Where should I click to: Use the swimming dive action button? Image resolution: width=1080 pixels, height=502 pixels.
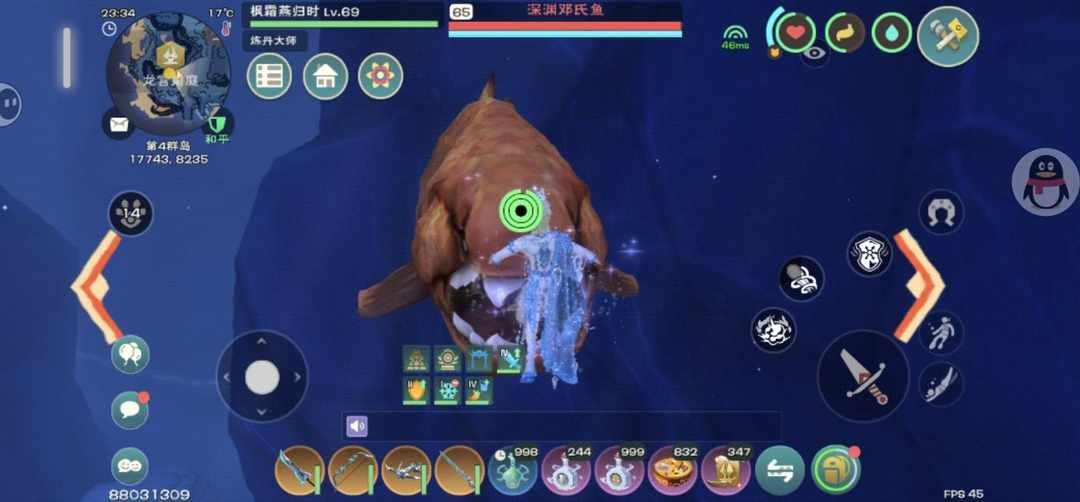click(x=941, y=383)
